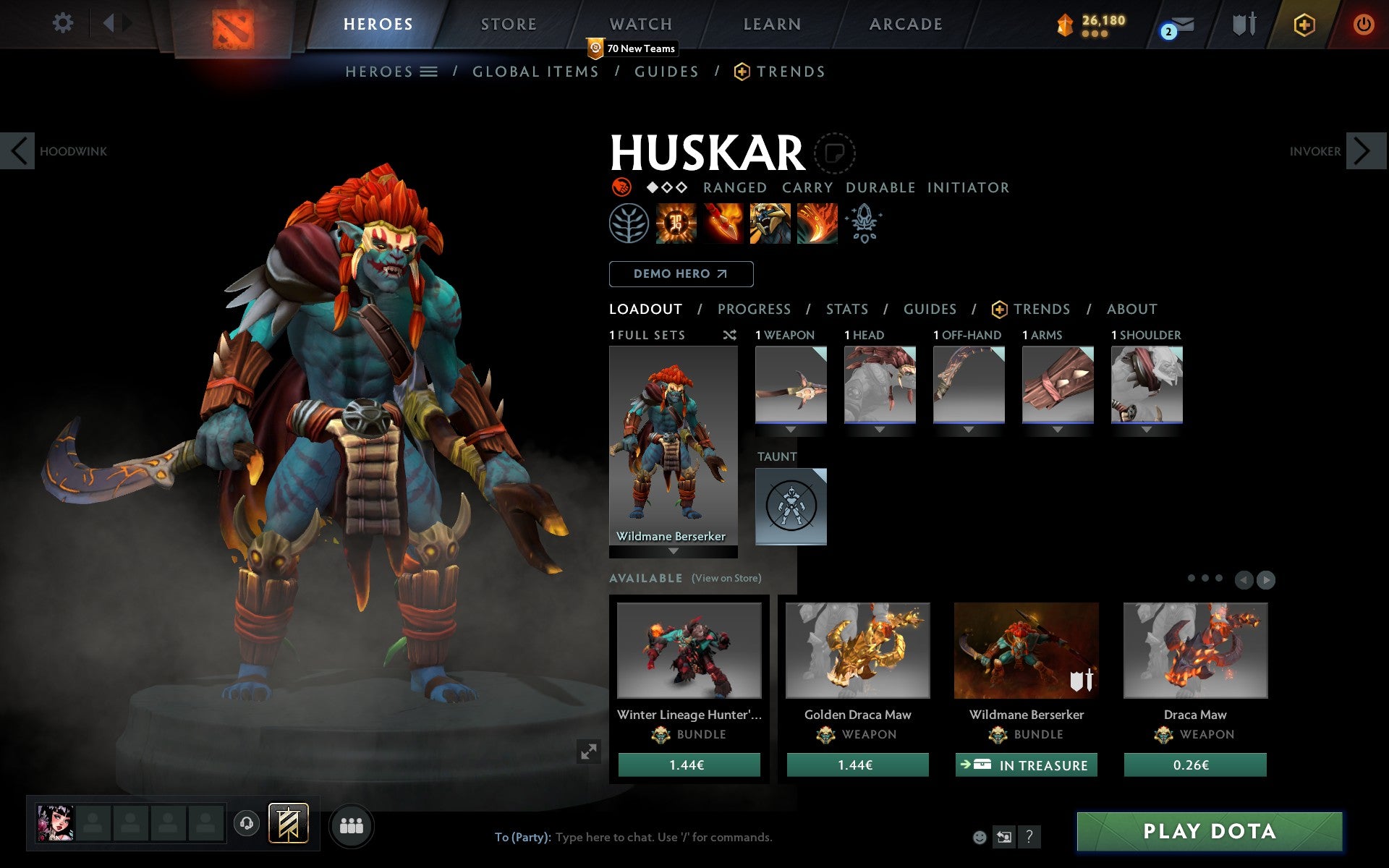The height and width of the screenshot is (868, 1389).
Task: Expand the Wildmane Berserker set dropdown arrow
Action: [672, 552]
